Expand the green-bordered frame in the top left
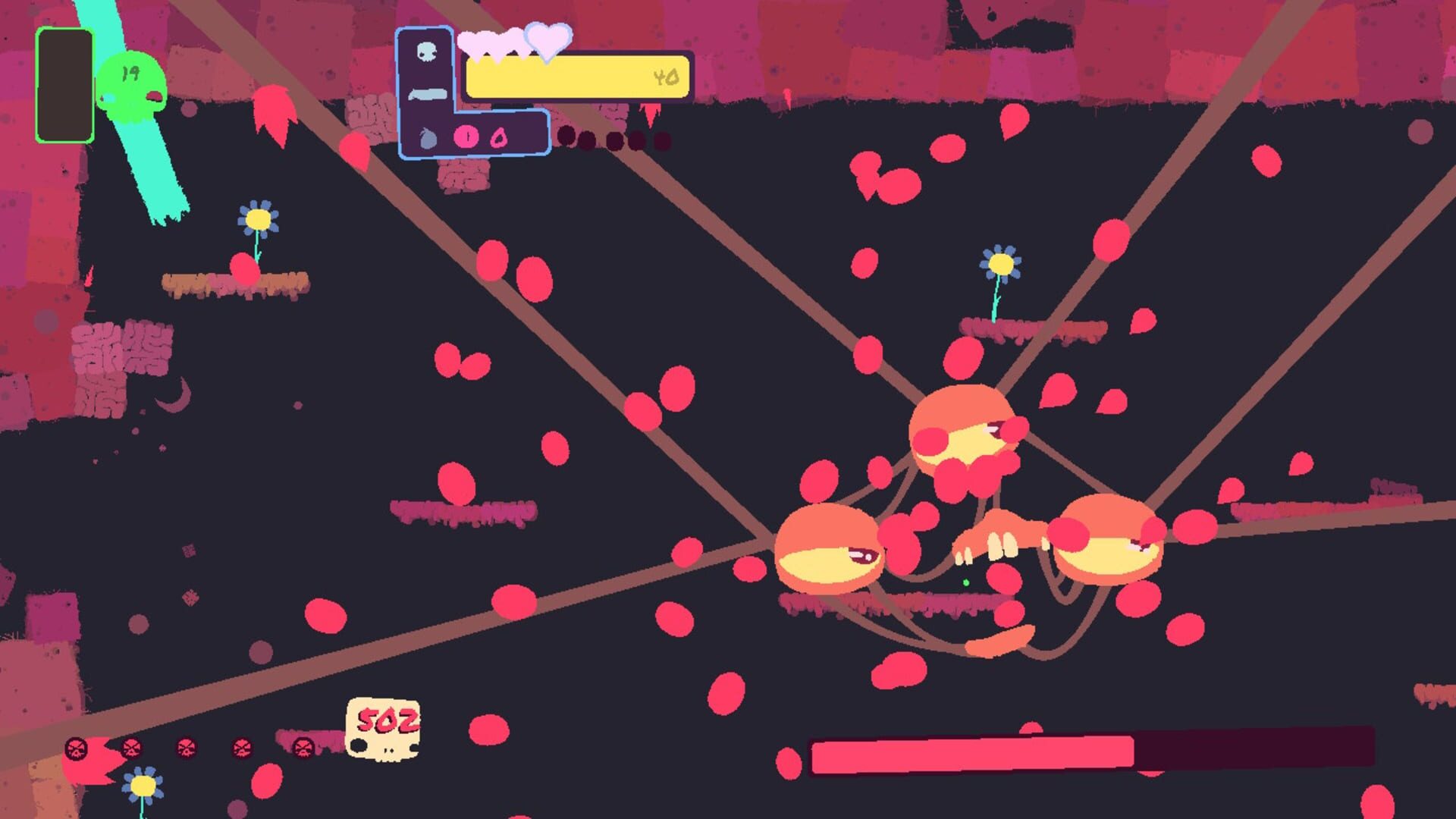 tap(64, 83)
